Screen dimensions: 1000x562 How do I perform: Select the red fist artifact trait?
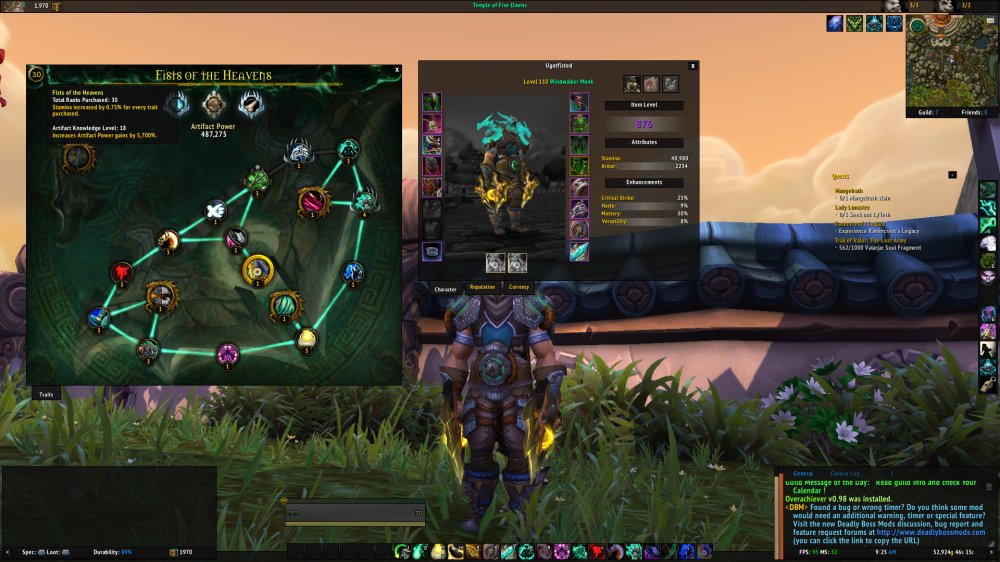pos(122,271)
